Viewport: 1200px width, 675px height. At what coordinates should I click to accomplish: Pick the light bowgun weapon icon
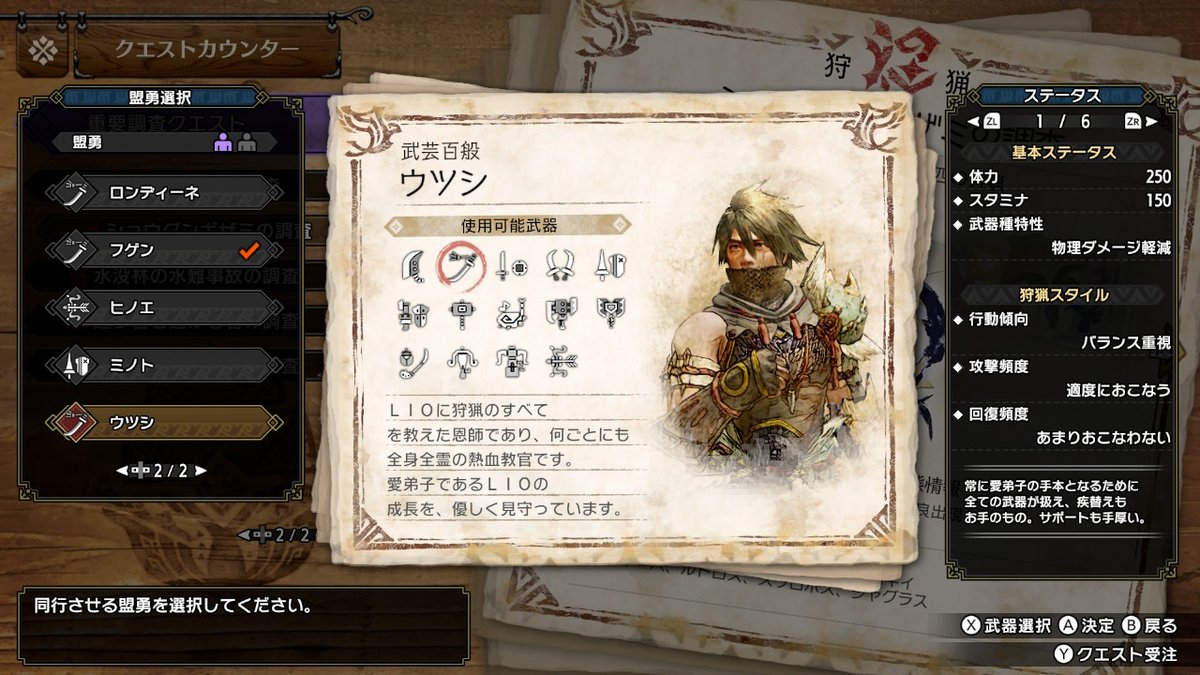coord(461,360)
